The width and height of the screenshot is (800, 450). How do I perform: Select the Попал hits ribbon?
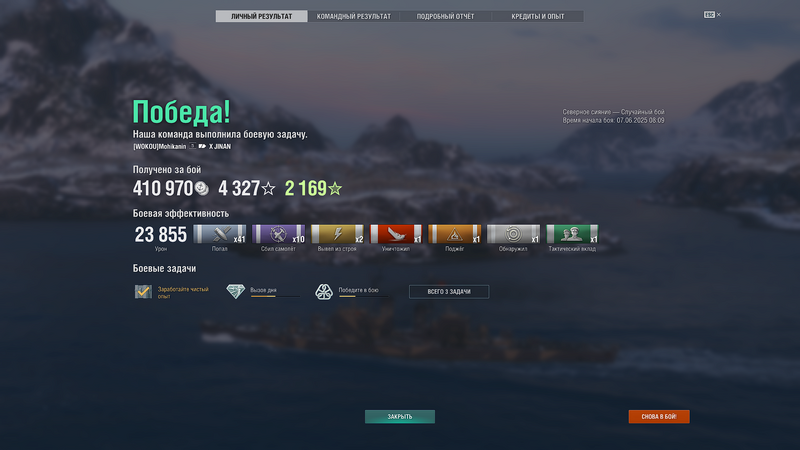tap(219, 234)
